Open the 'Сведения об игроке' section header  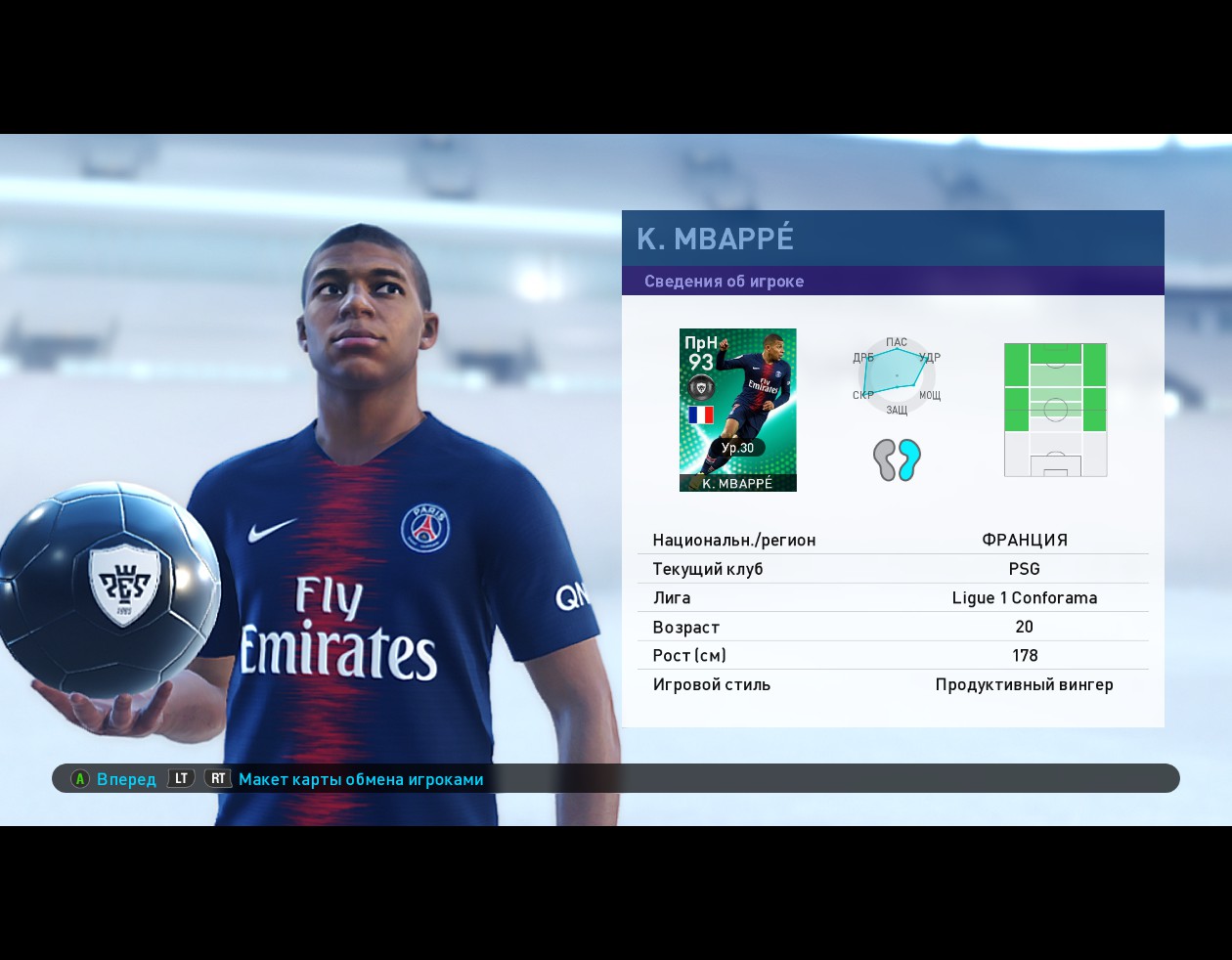click(x=724, y=282)
